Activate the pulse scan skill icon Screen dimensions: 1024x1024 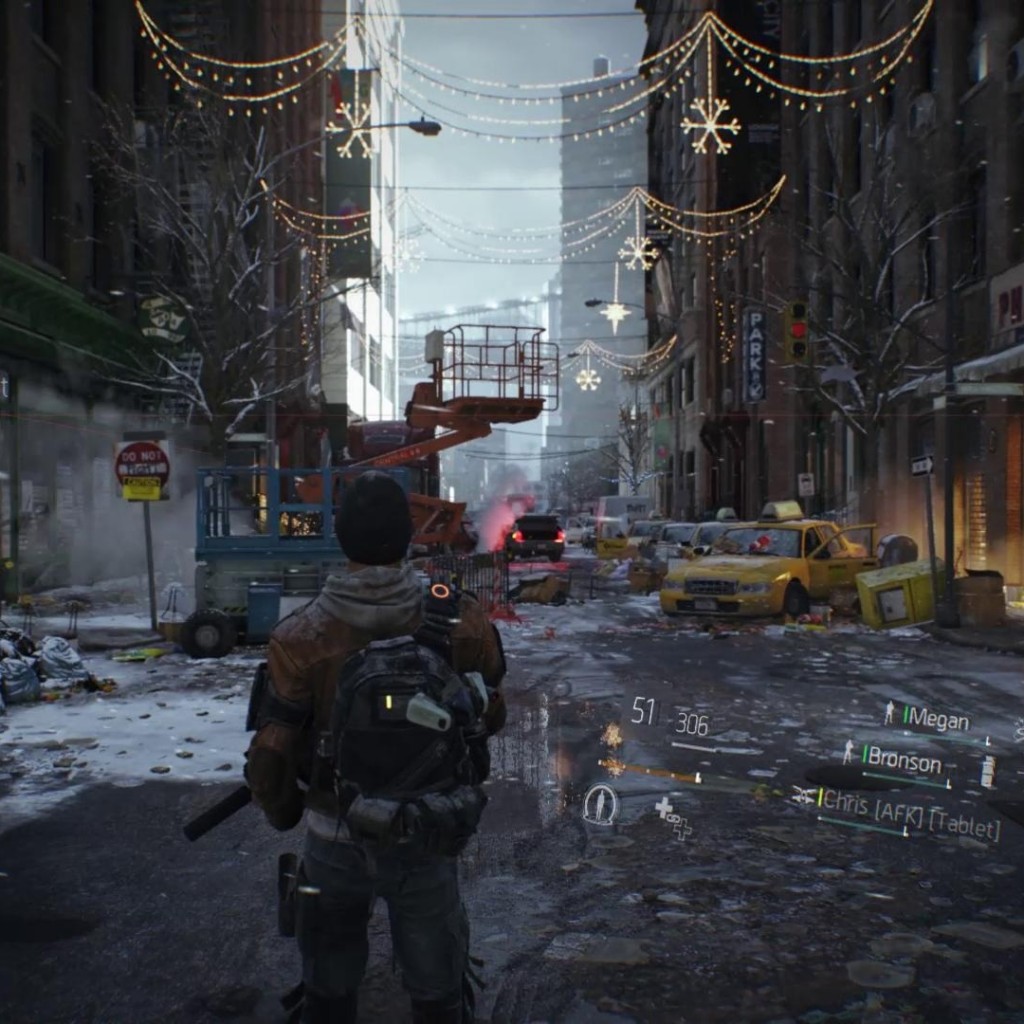pos(600,805)
